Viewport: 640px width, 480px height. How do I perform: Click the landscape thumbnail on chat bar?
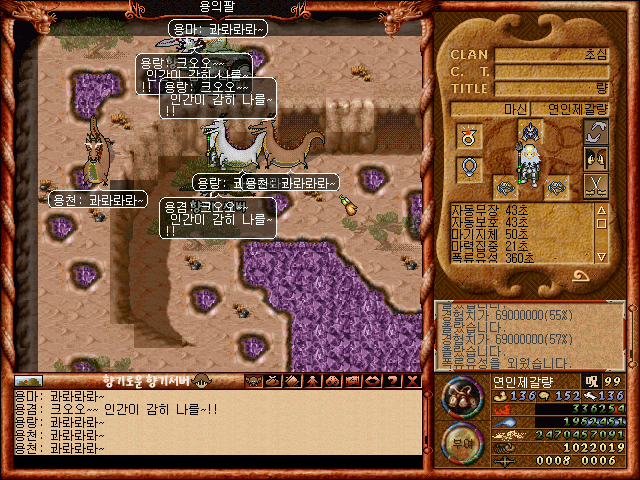click(x=28, y=381)
